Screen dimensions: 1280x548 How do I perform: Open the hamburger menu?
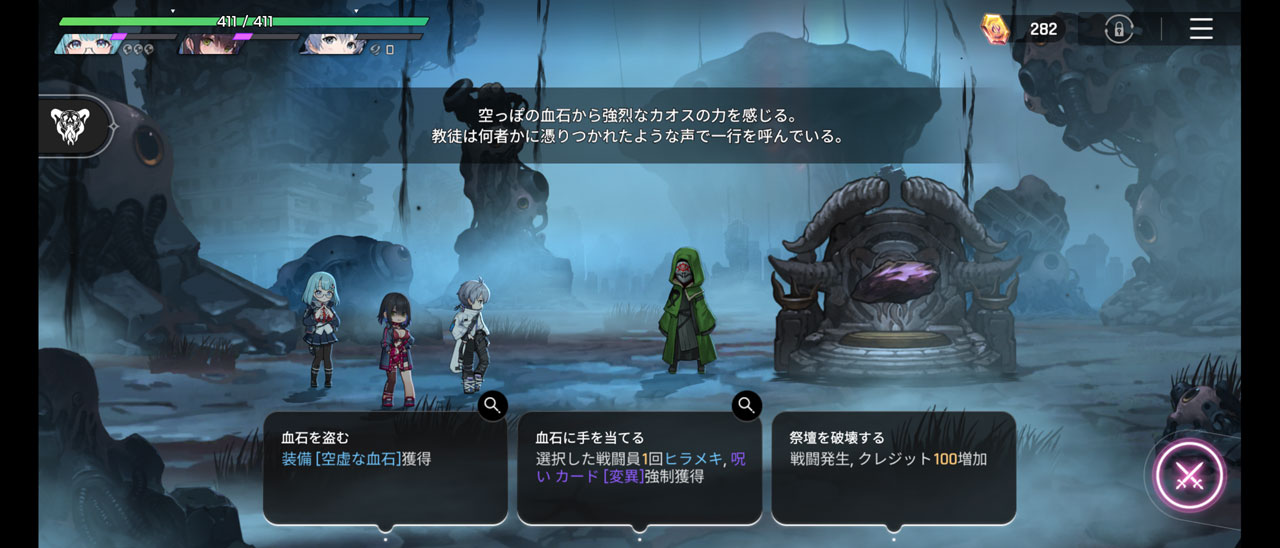[x=1201, y=29]
